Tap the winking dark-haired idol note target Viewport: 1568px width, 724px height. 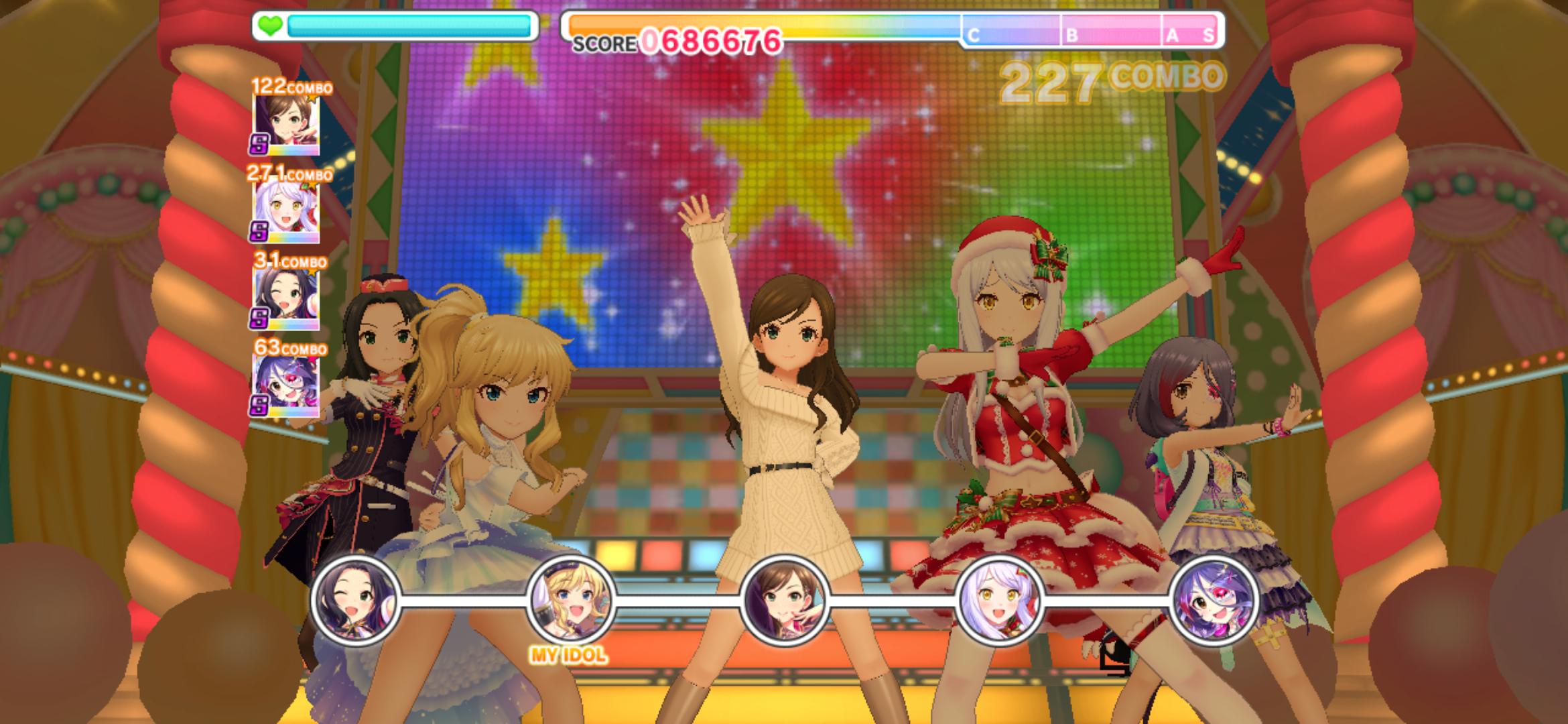[x=355, y=599]
